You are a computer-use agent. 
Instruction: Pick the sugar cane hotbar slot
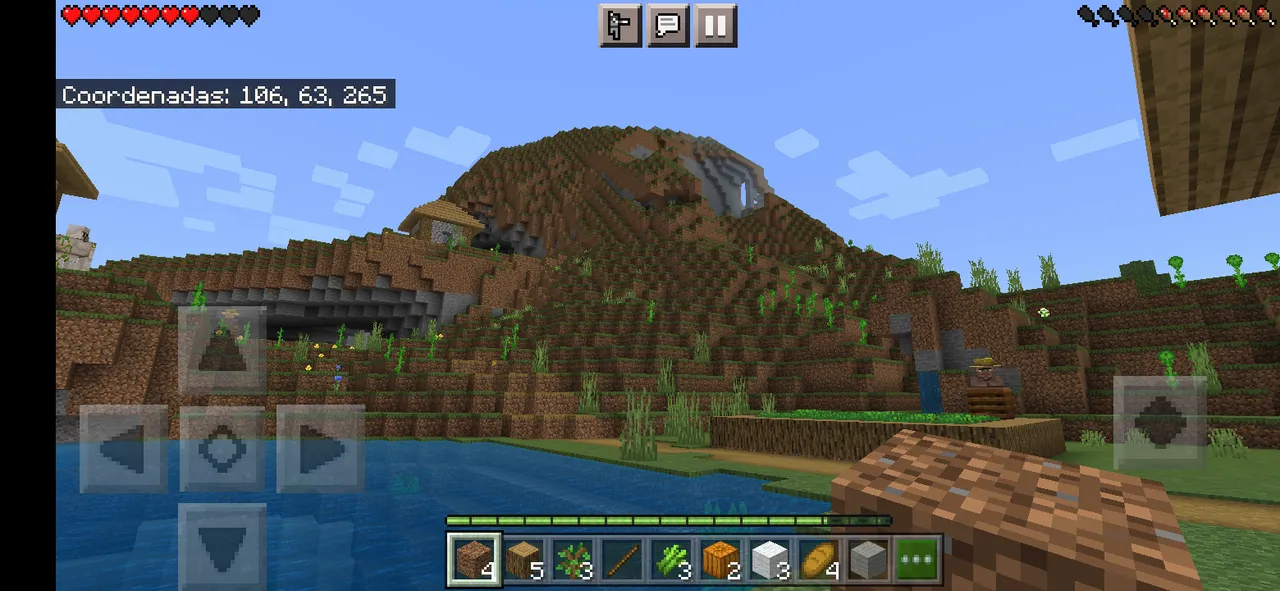[x=670, y=559]
